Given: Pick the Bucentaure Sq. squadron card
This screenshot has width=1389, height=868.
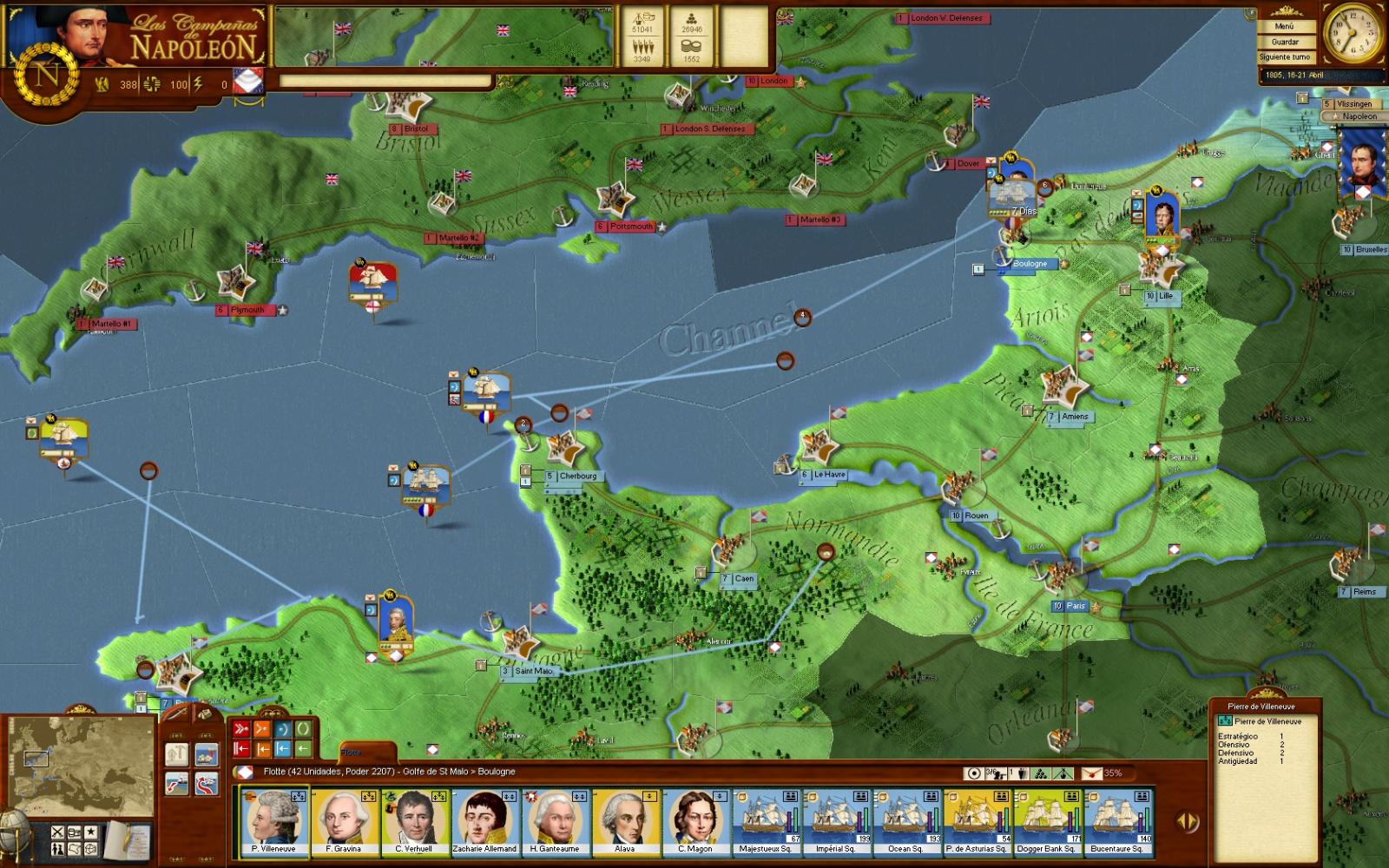Looking at the screenshot, I should pyautogui.click(x=1117, y=821).
